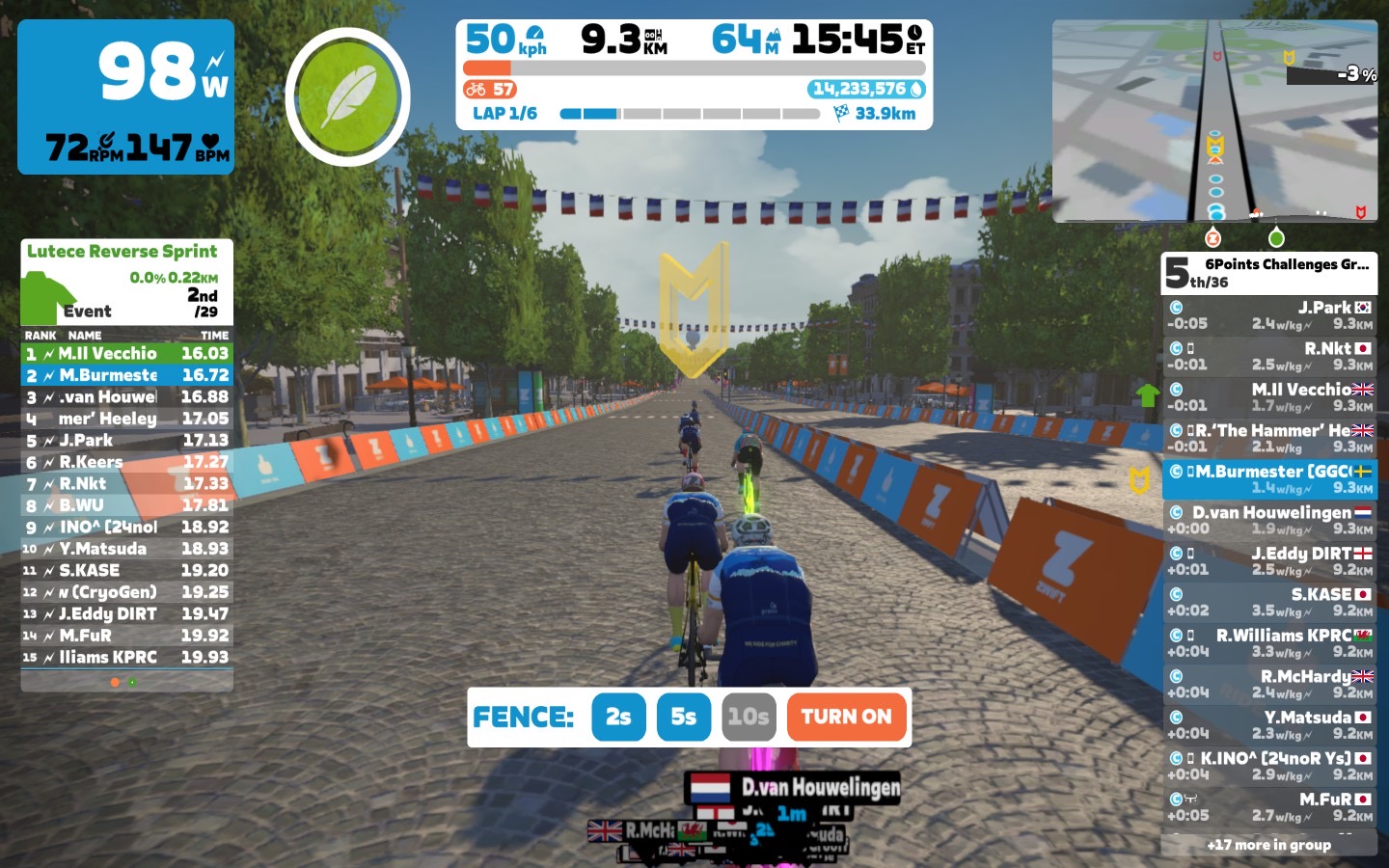
Task: Select R.Nkt in nearby riders list
Action: pyautogui.click(x=1268, y=356)
